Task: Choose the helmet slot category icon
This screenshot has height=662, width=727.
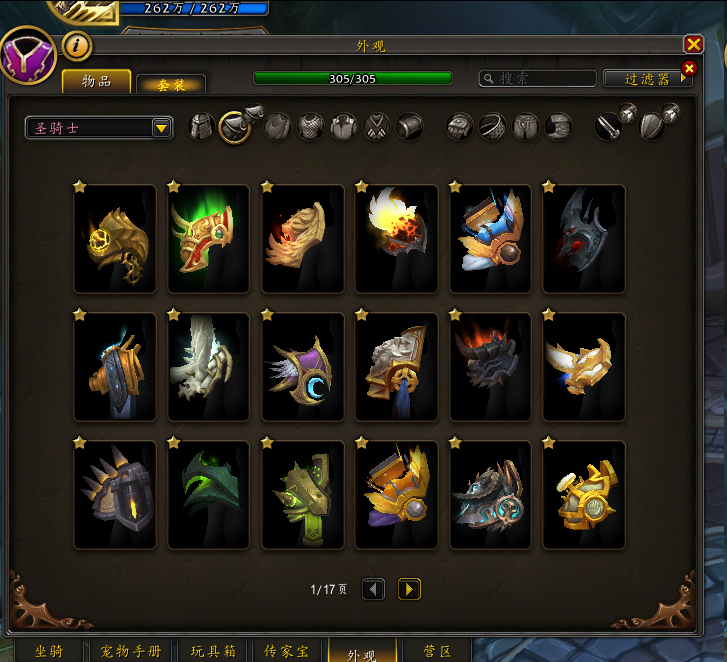Action: (x=202, y=127)
